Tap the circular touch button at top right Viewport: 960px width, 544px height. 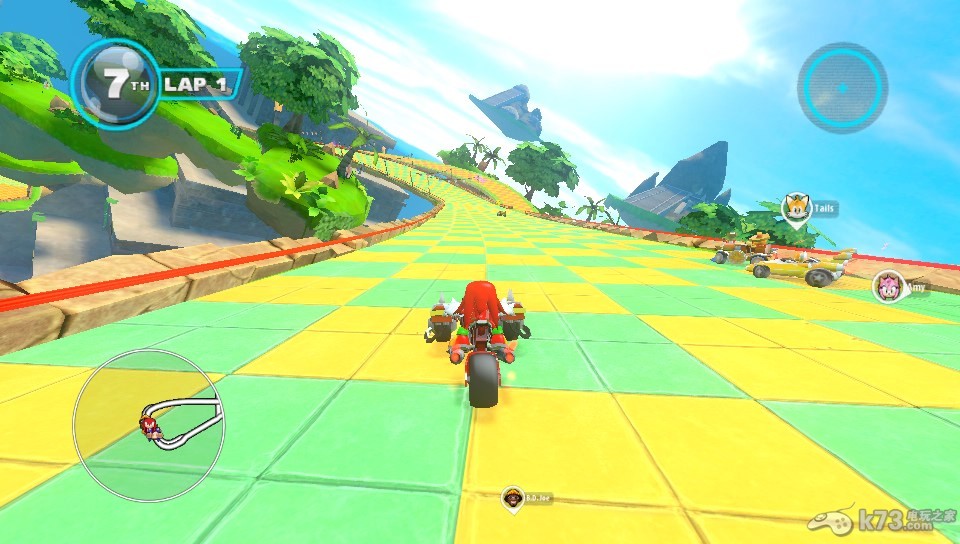[842, 87]
